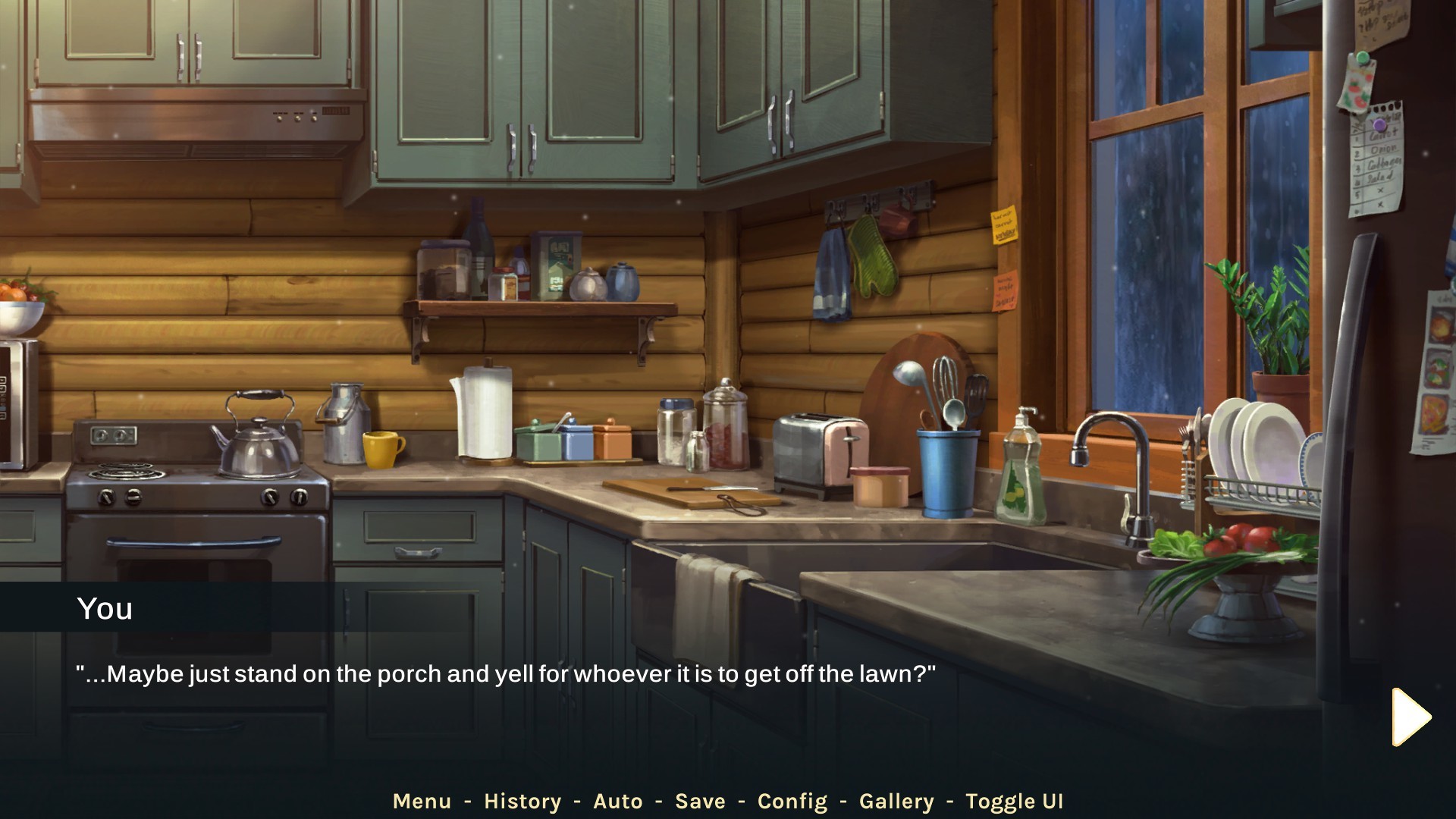Save the game with Save
The height and width of the screenshot is (819, 1456).
(701, 802)
